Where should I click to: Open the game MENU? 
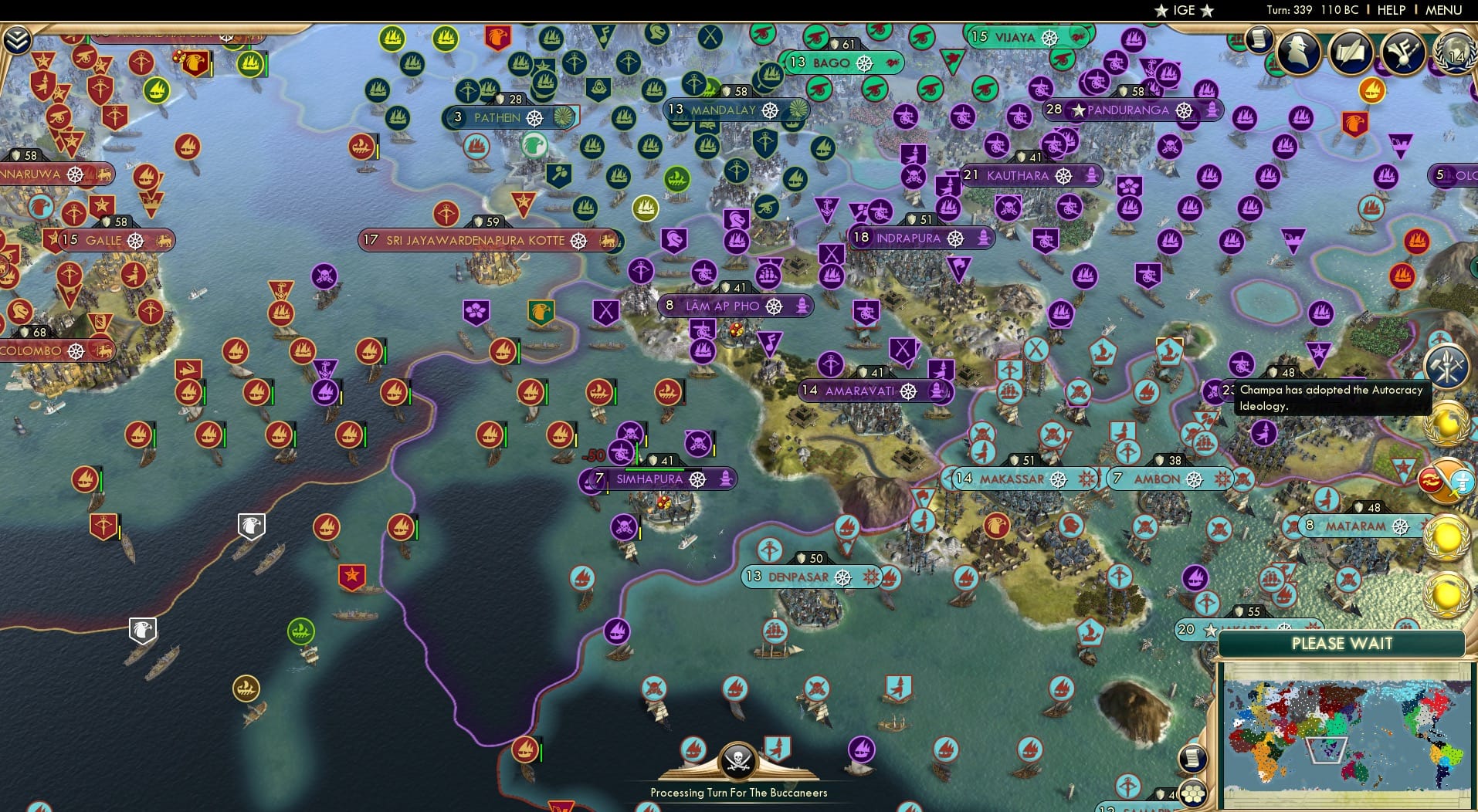point(1446,10)
